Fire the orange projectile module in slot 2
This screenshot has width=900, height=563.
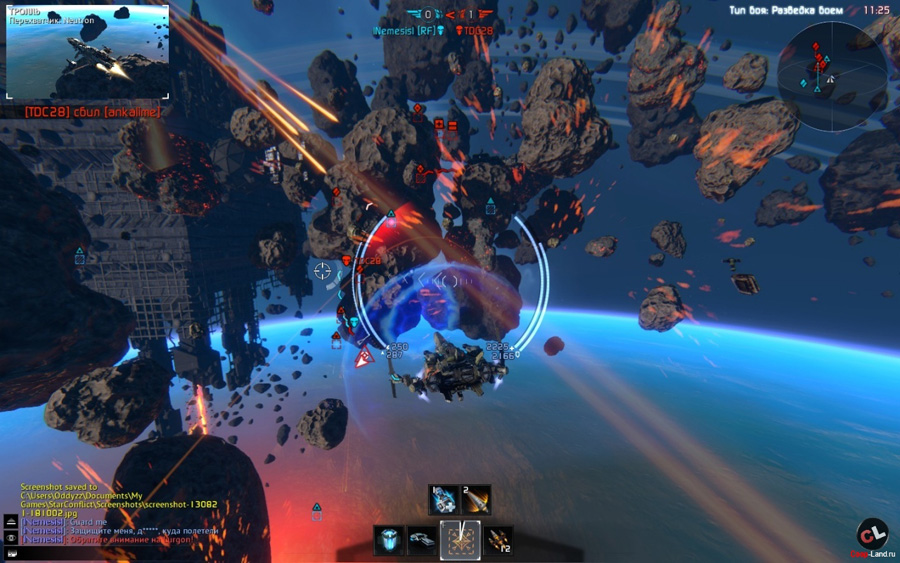[476, 498]
